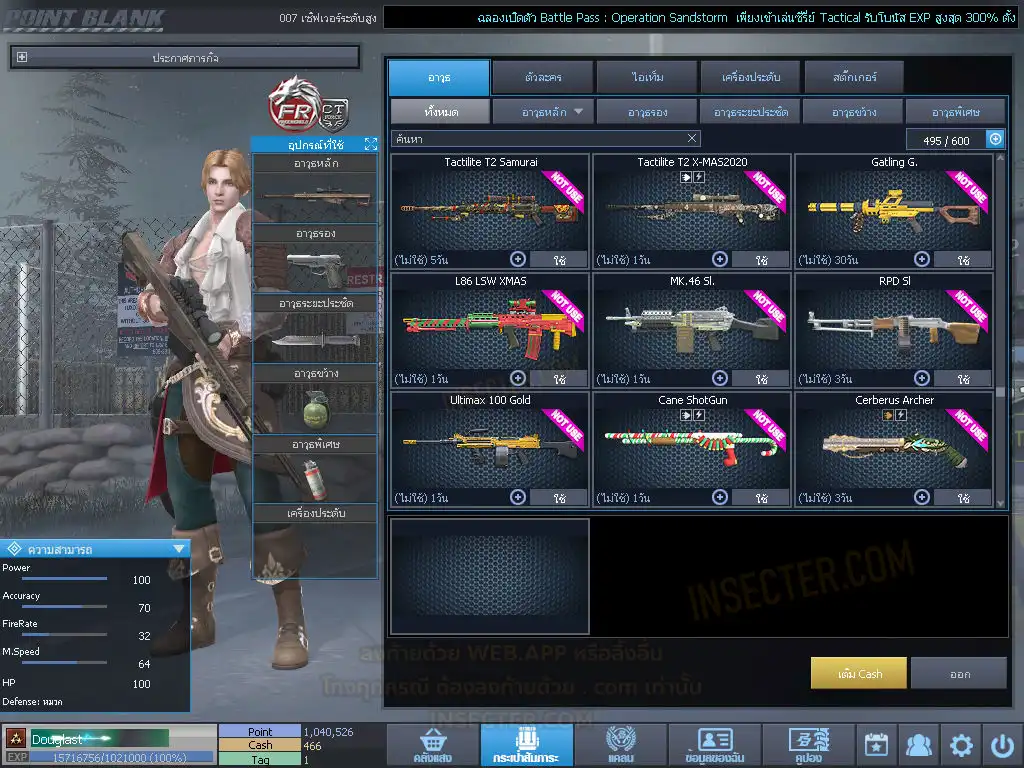Select the Cane ShotGun card
Screen dimensions: 1024x768
tap(691, 447)
